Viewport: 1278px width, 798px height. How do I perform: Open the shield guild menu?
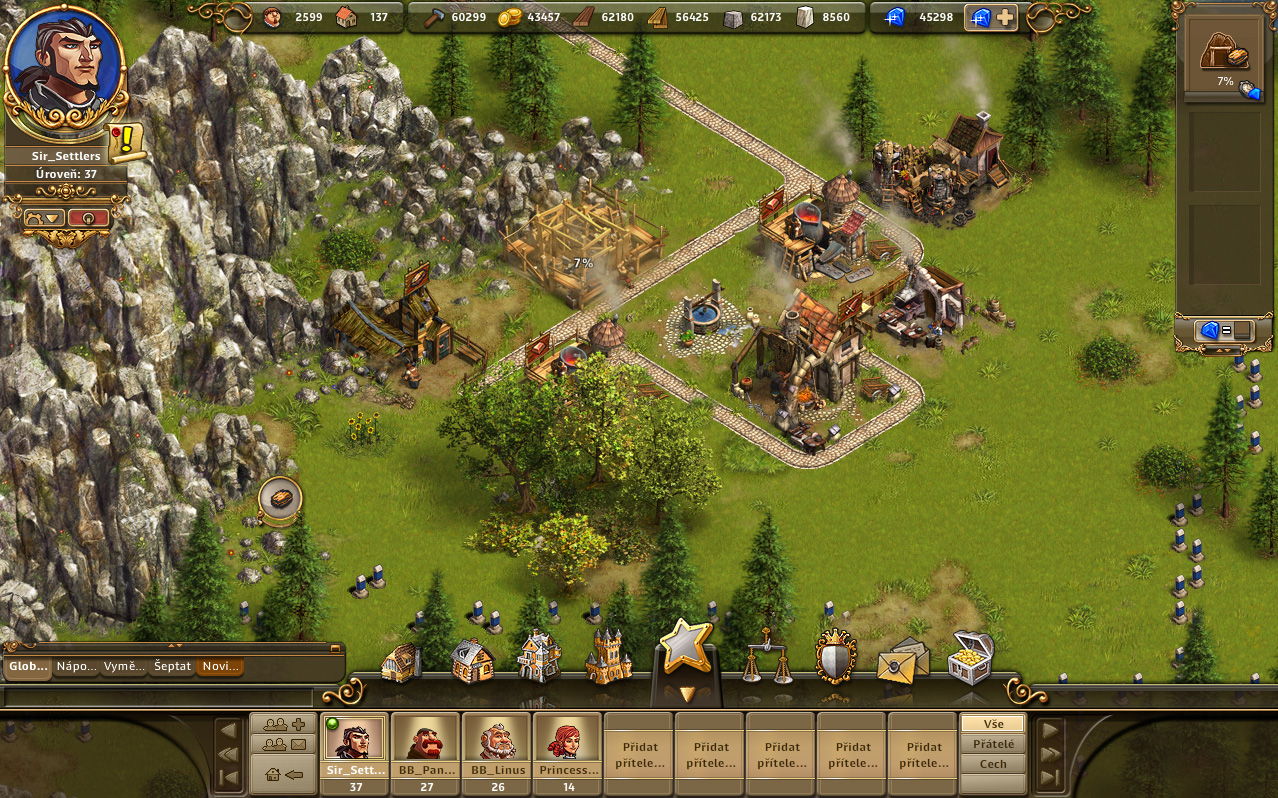pos(836,657)
